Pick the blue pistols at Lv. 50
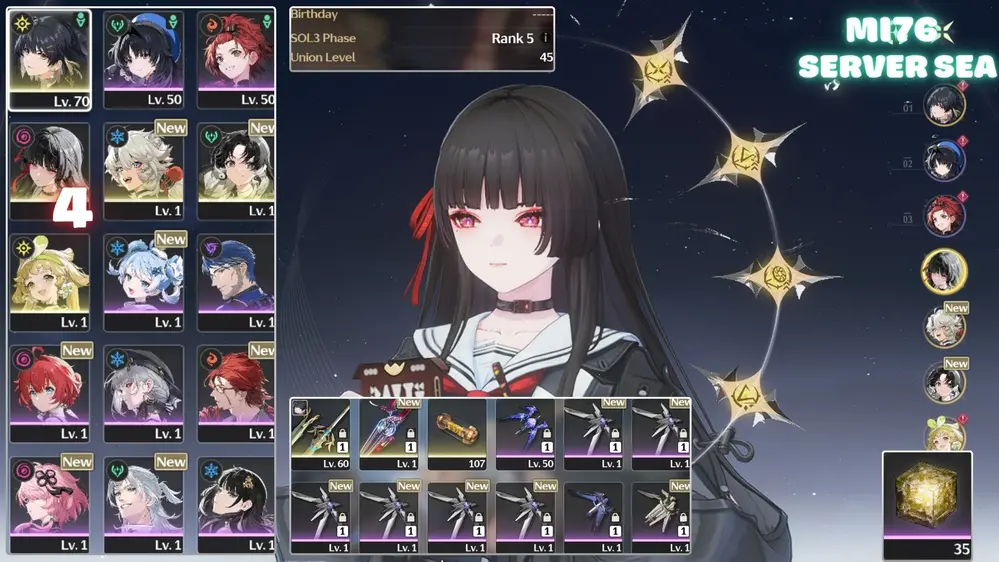Viewport: 999px width, 562px height. click(526, 434)
